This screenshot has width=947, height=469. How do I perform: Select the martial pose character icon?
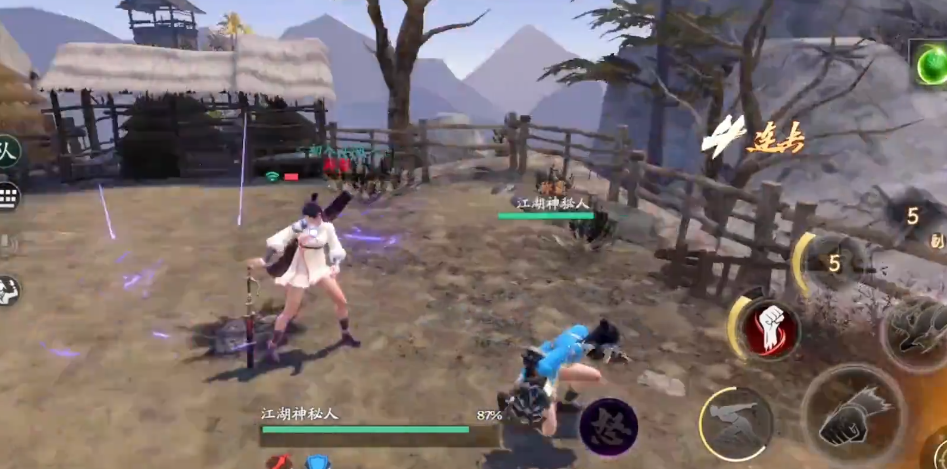click(x=8, y=290)
